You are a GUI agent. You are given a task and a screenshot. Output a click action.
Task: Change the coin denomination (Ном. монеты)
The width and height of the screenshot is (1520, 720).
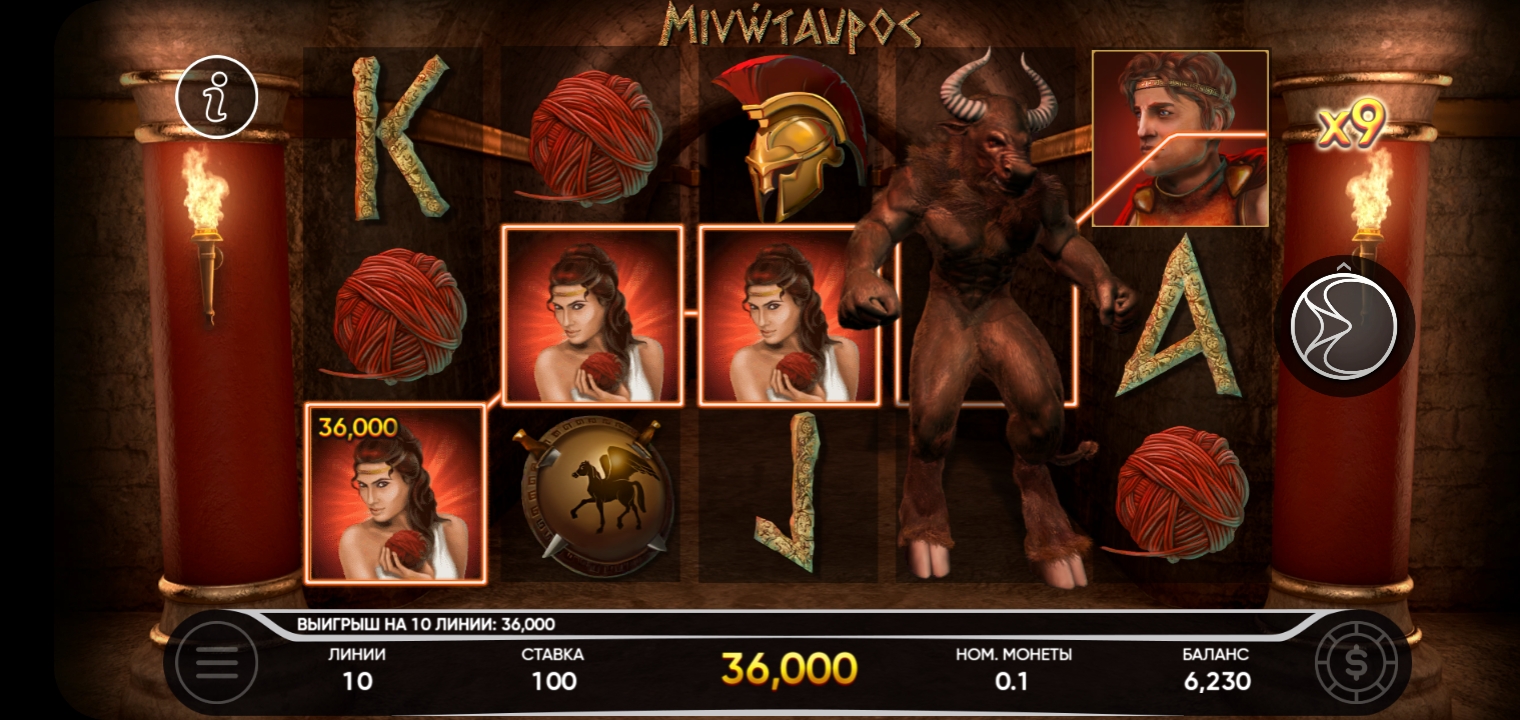click(1013, 670)
